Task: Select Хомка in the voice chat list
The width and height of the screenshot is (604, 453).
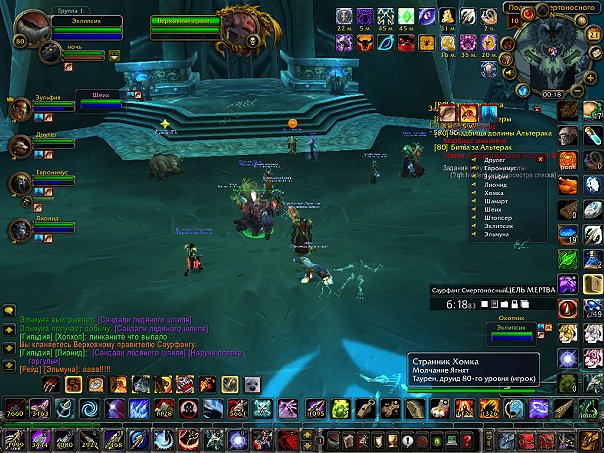Action: pyautogui.click(x=493, y=195)
